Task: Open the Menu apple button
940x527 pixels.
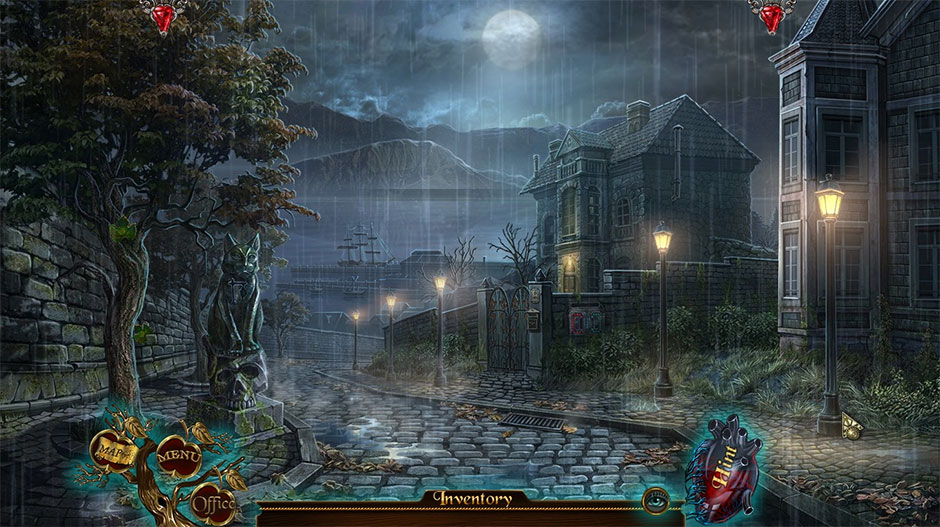Action: point(179,456)
